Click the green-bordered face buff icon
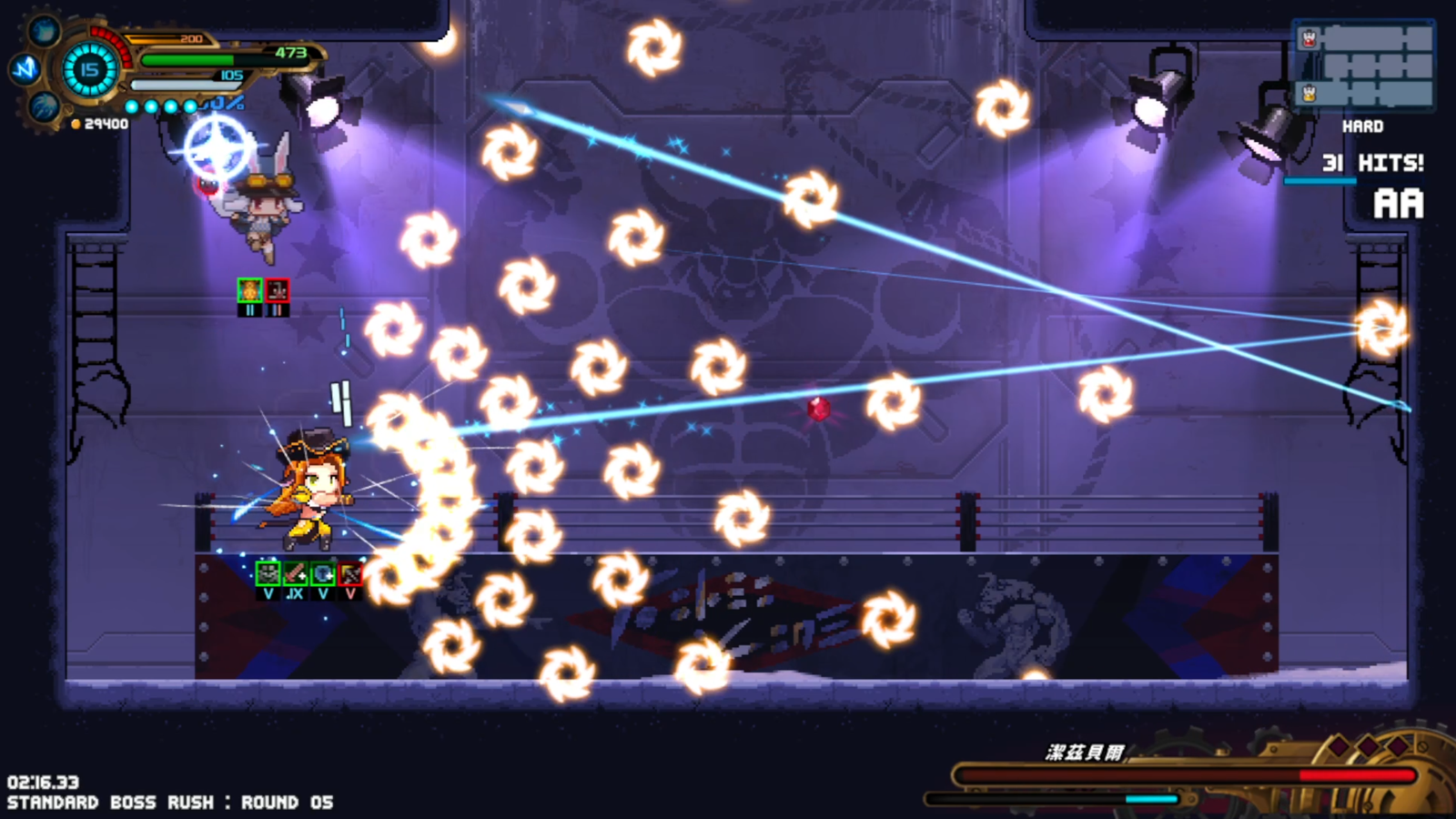The image size is (1456, 819). [268, 573]
